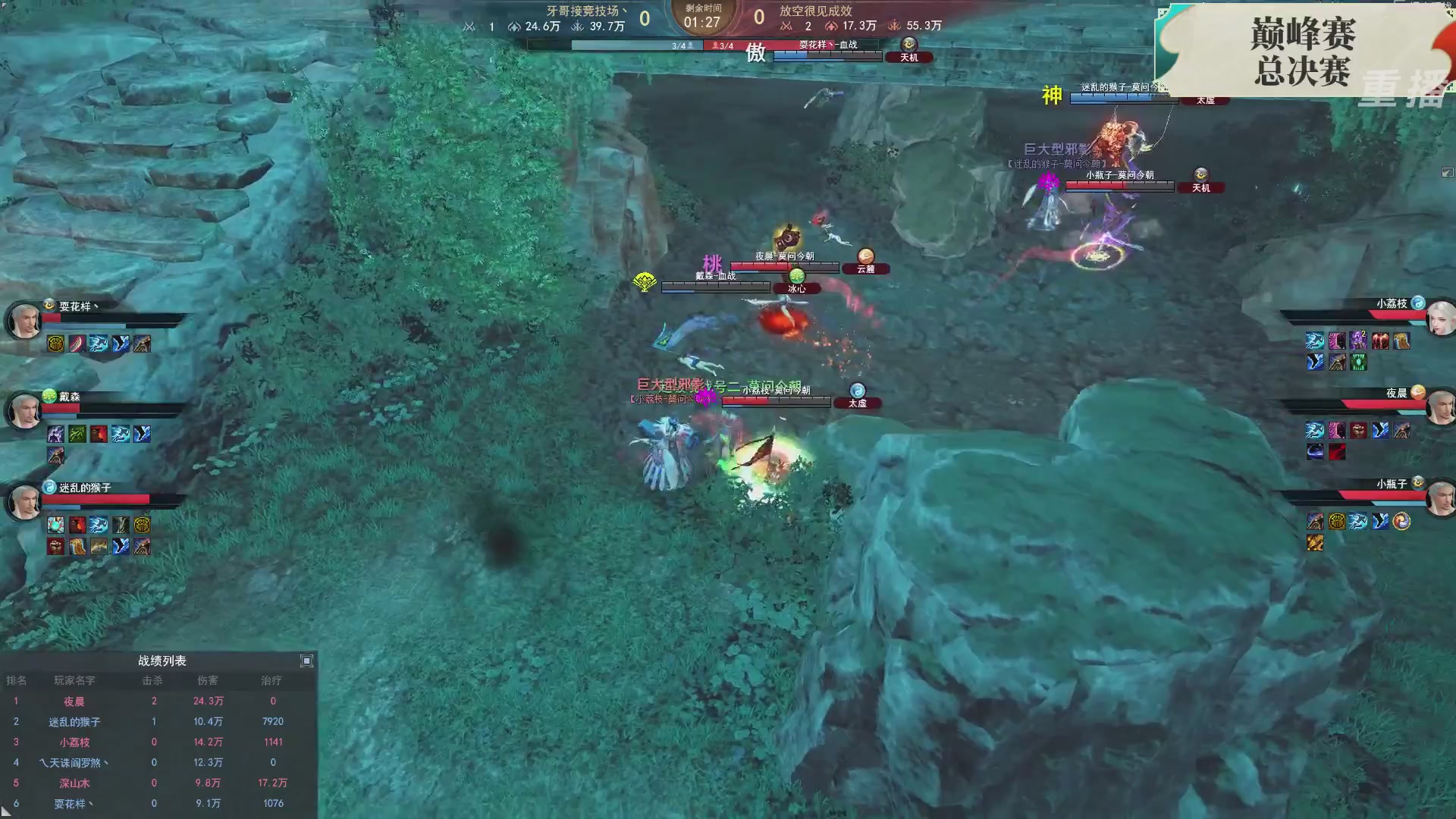Click 小瓶子's golden dragon buff icon
Viewport: 1456px width, 819px height.
[x=1315, y=543]
